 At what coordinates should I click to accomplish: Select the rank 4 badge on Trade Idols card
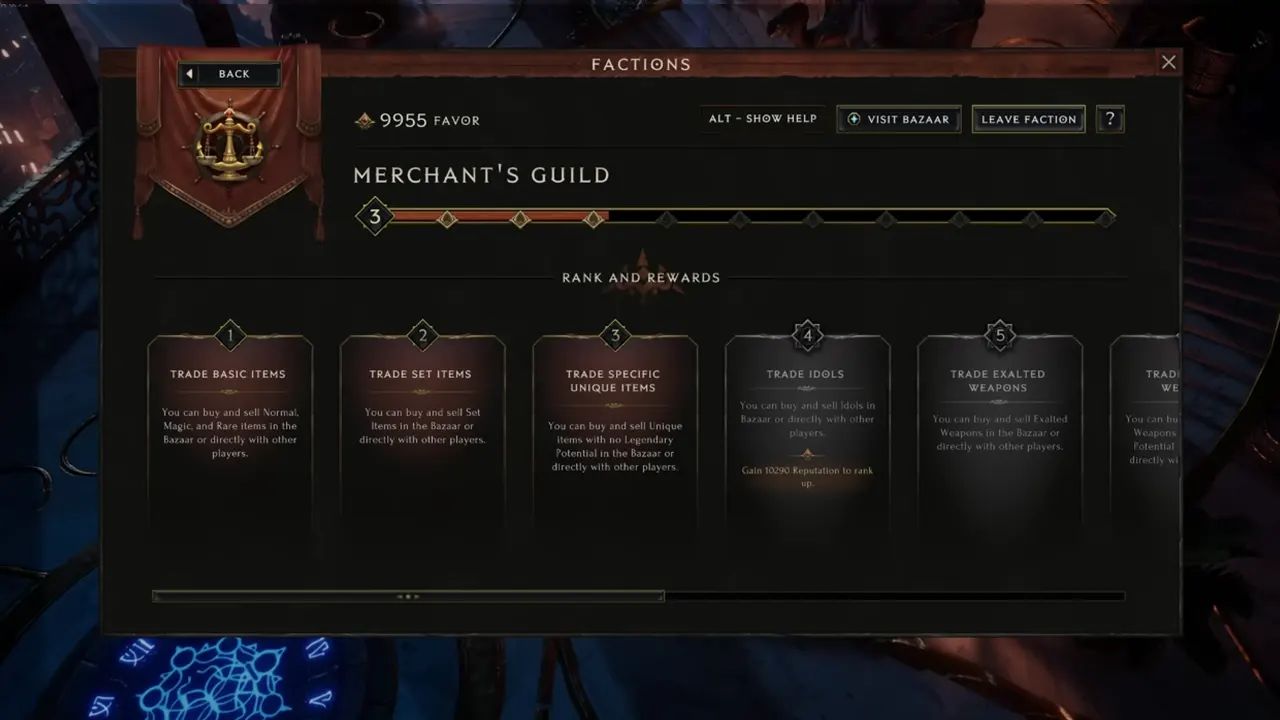[x=807, y=335]
